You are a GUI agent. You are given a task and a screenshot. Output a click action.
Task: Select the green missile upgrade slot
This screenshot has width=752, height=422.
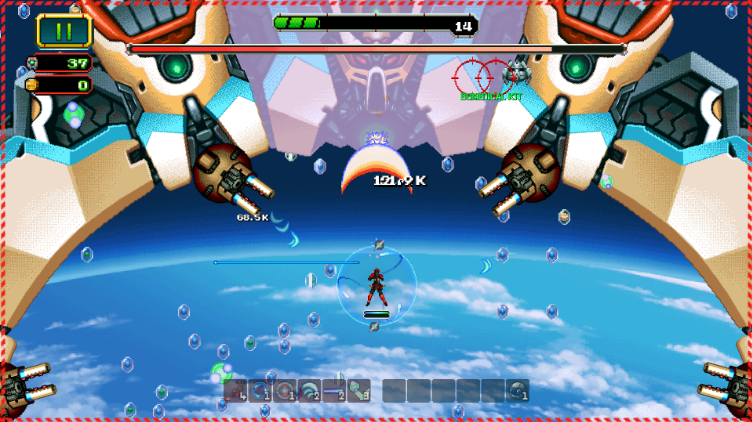coord(358,390)
